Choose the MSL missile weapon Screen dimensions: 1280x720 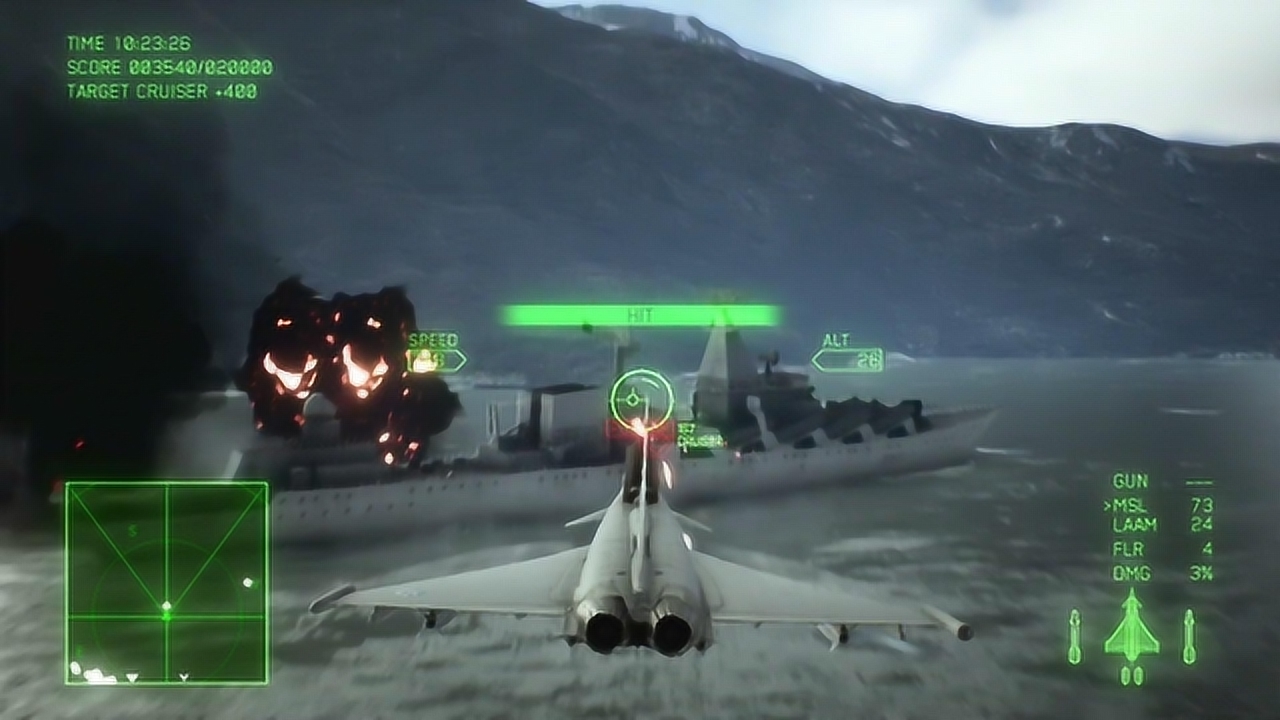[x=1131, y=506]
